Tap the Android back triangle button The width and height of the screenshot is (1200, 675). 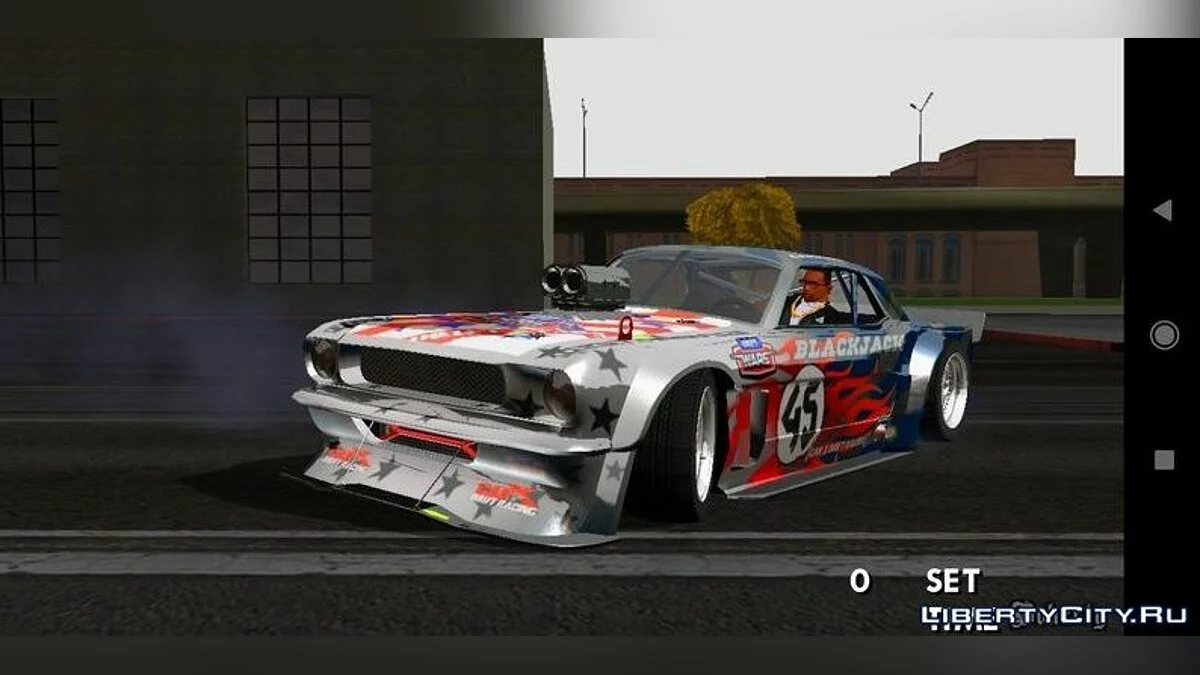click(x=1162, y=210)
